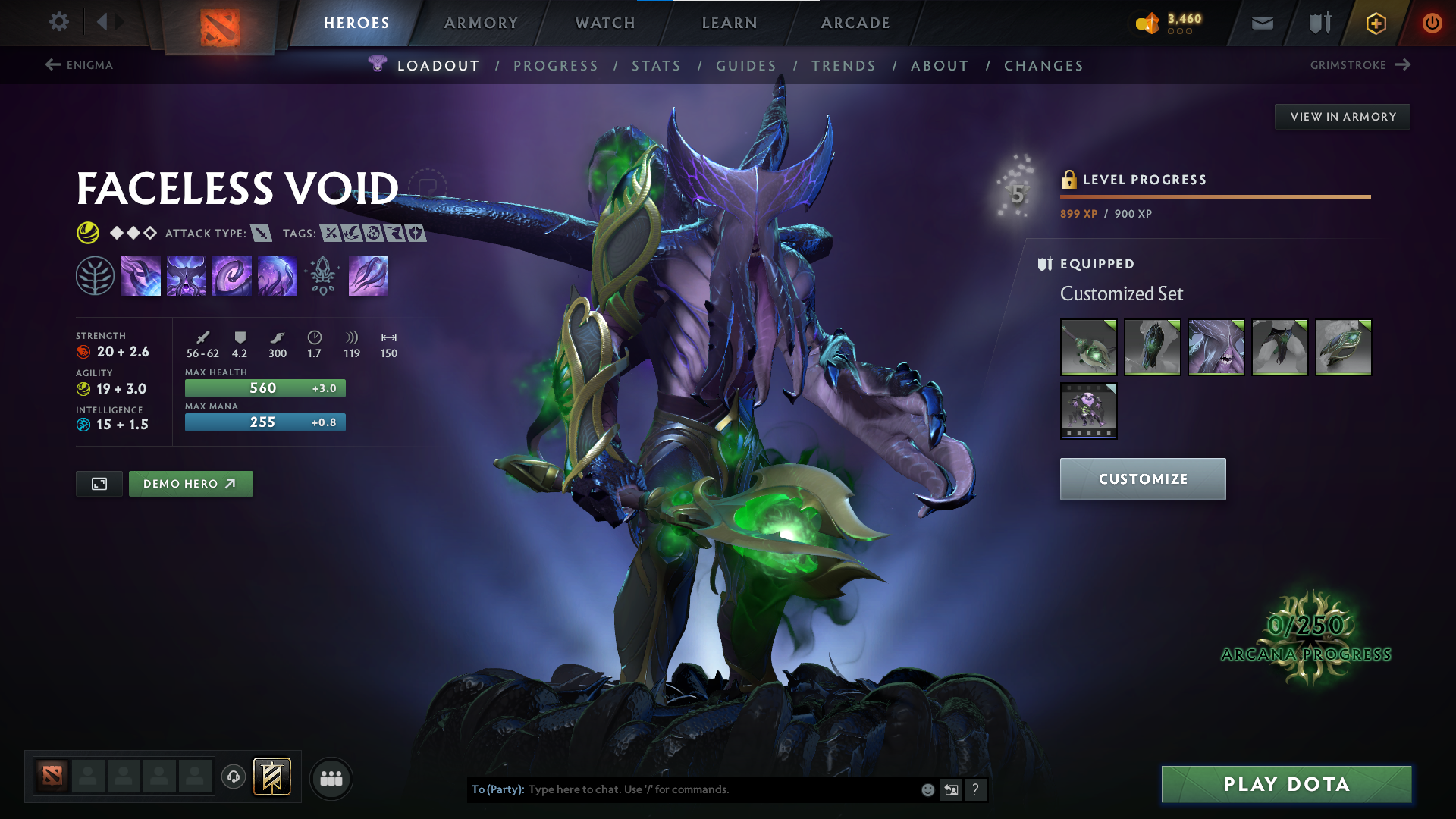The width and height of the screenshot is (1456, 819).
Task: Open the settings gear
Action: [59, 22]
